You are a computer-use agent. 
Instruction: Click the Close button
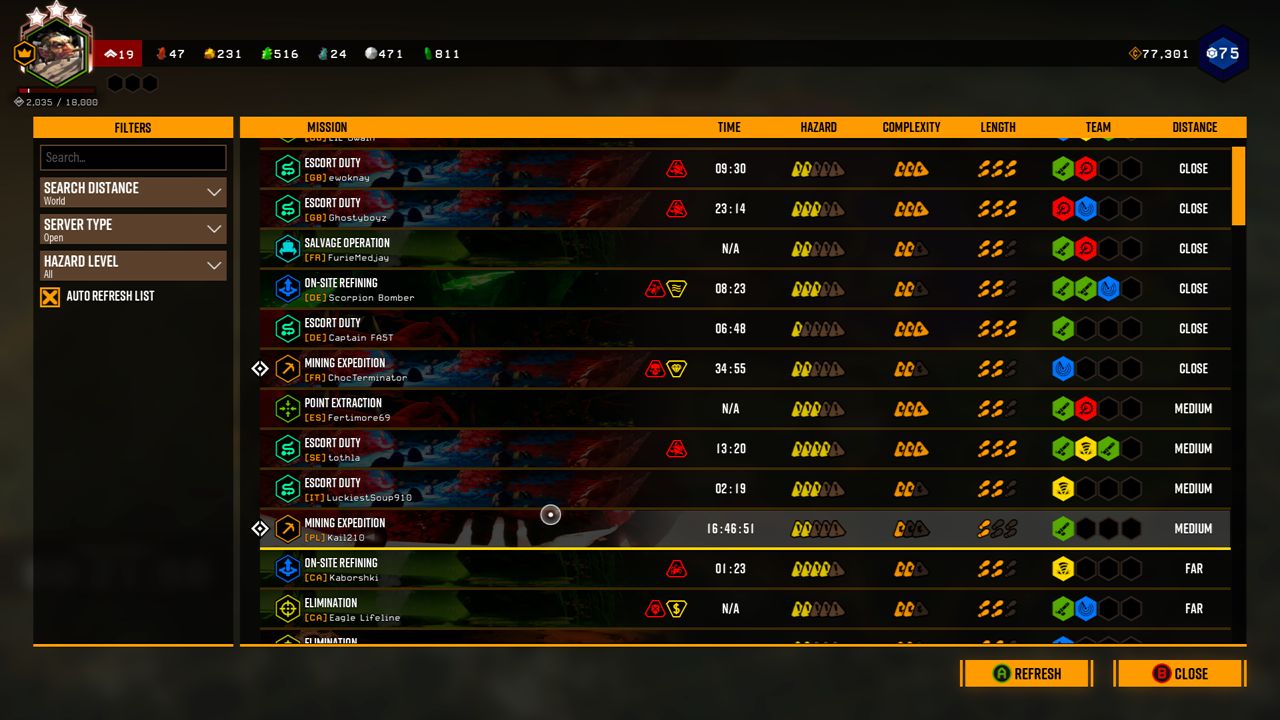pyautogui.click(x=1179, y=673)
